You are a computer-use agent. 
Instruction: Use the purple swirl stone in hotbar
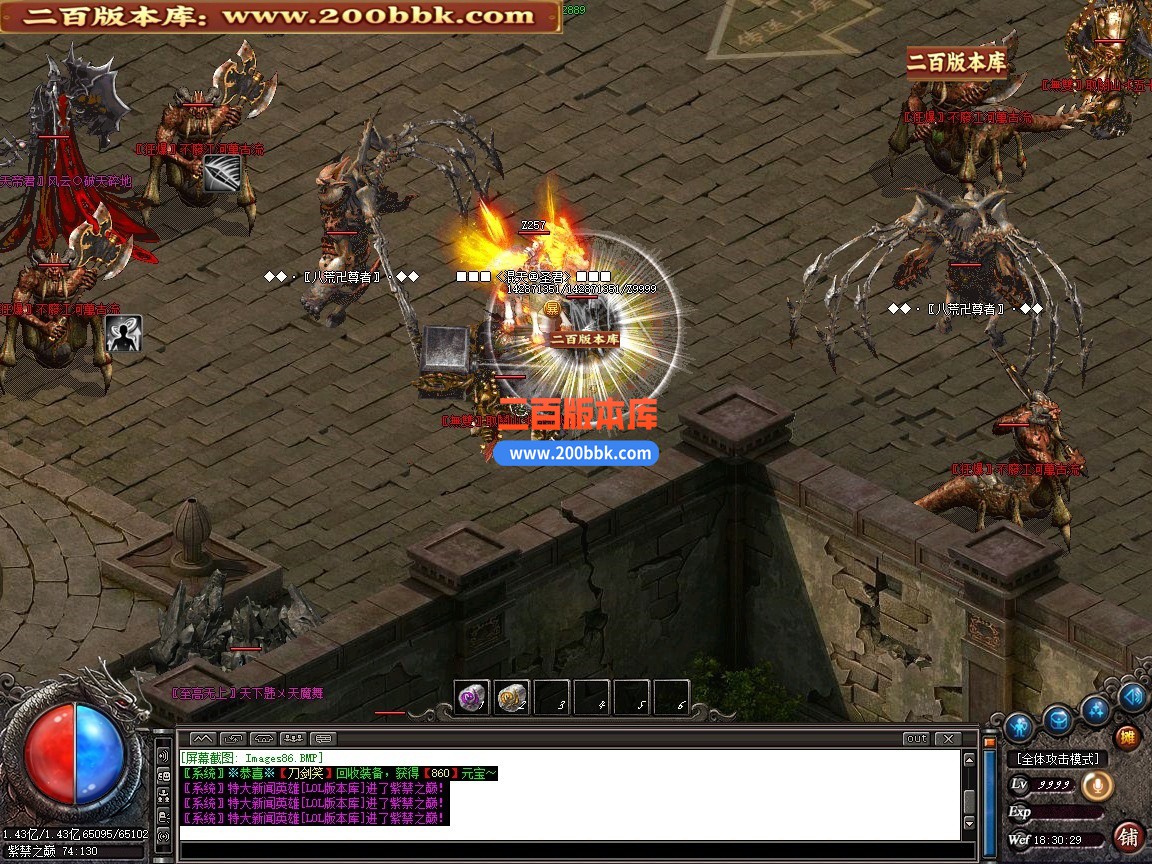471,698
